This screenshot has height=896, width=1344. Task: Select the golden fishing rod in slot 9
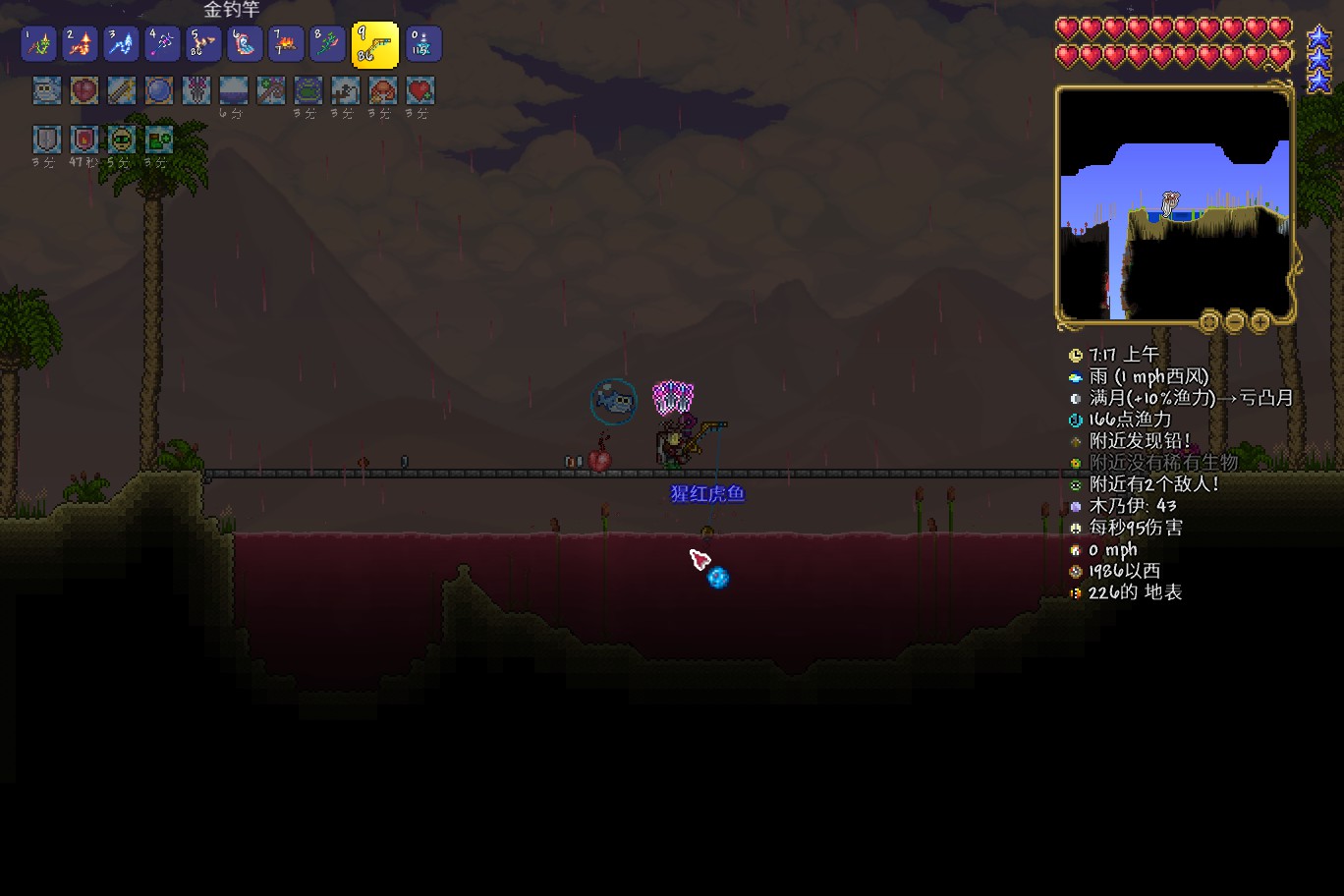click(374, 44)
